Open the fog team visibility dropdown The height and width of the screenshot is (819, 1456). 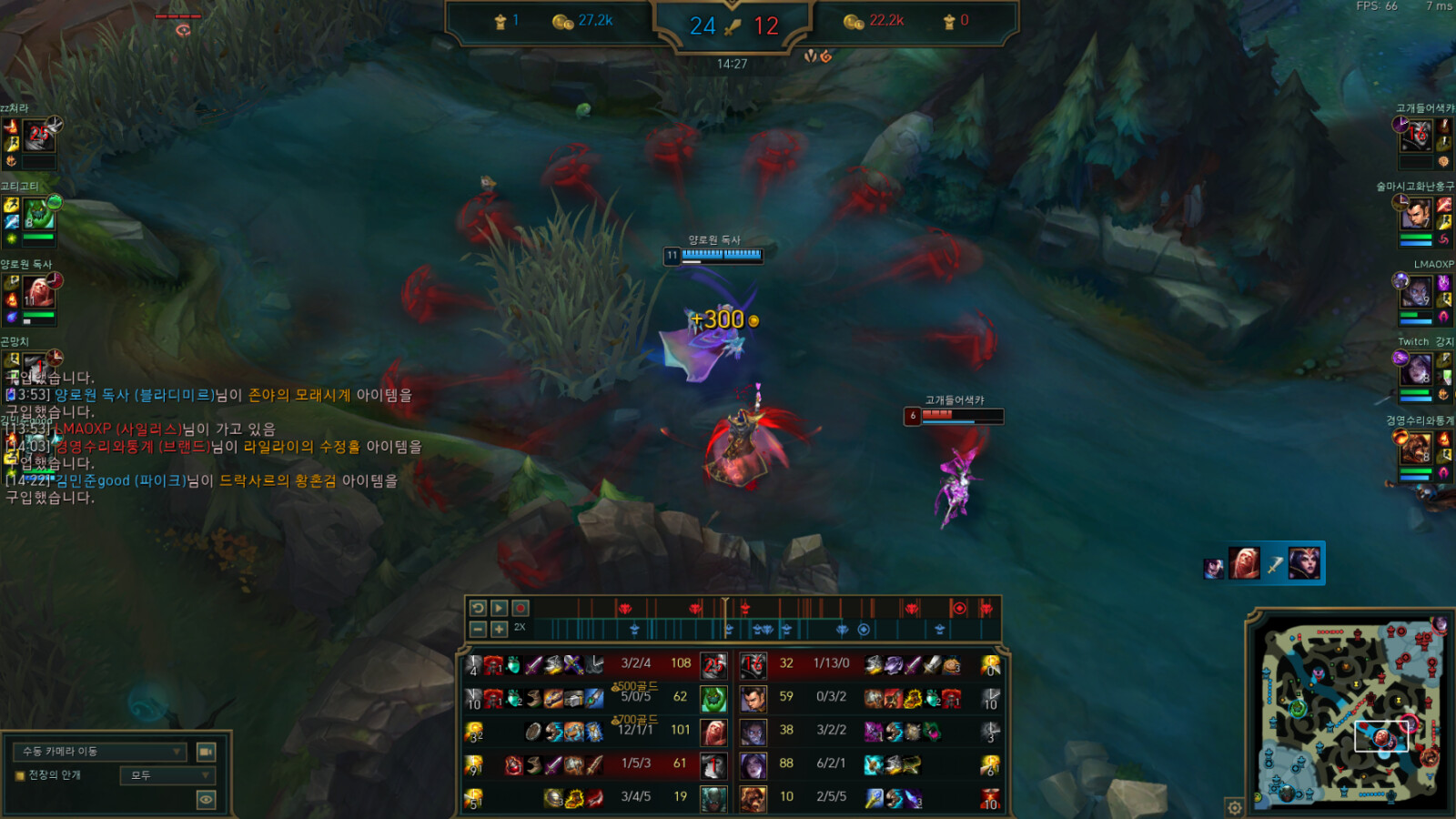pyautogui.click(x=167, y=775)
